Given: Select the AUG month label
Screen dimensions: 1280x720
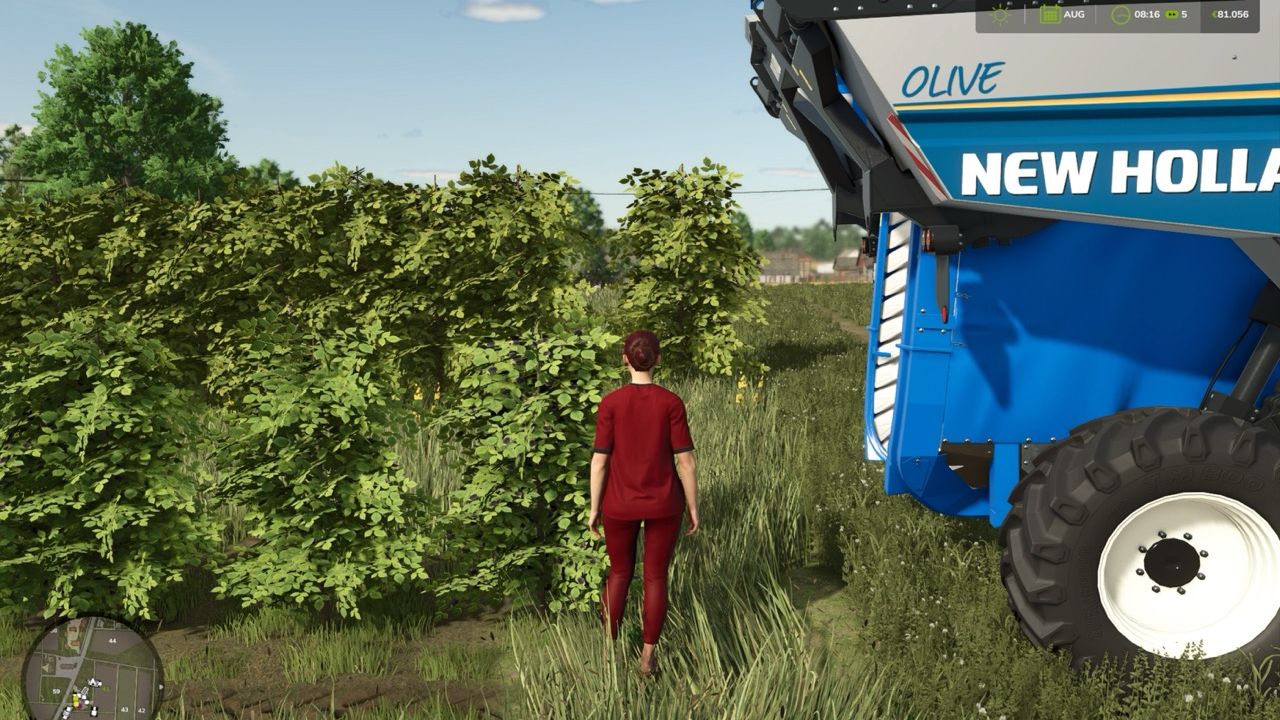Looking at the screenshot, I should click(x=1075, y=15).
